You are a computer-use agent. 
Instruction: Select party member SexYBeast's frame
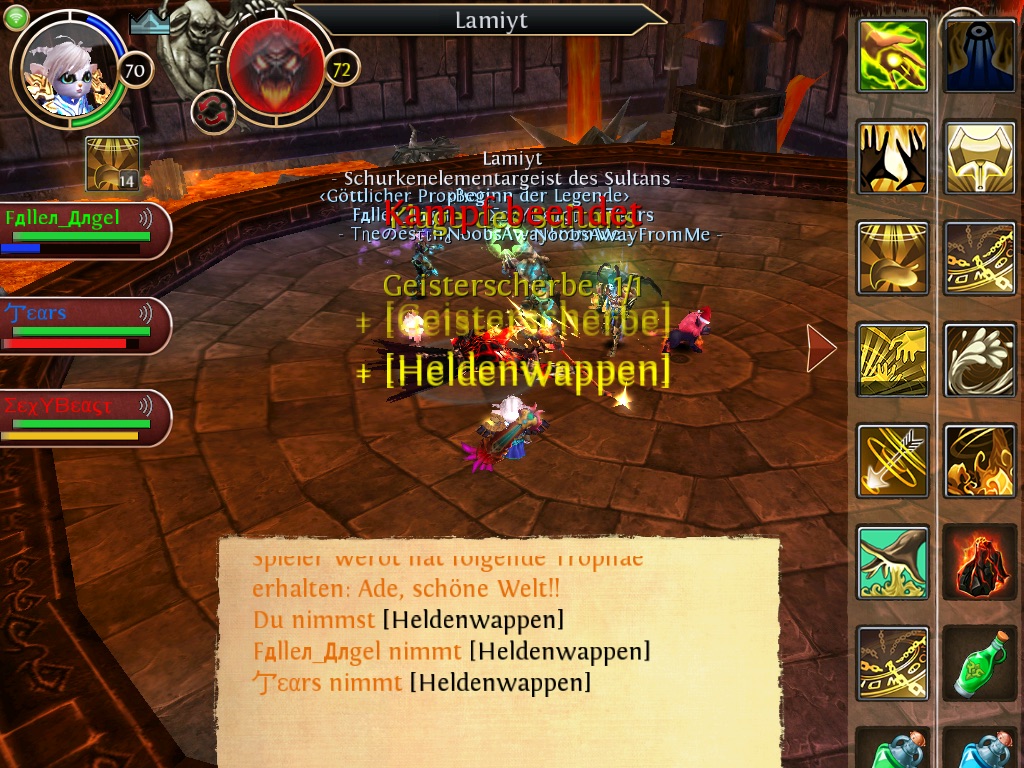(83, 418)
